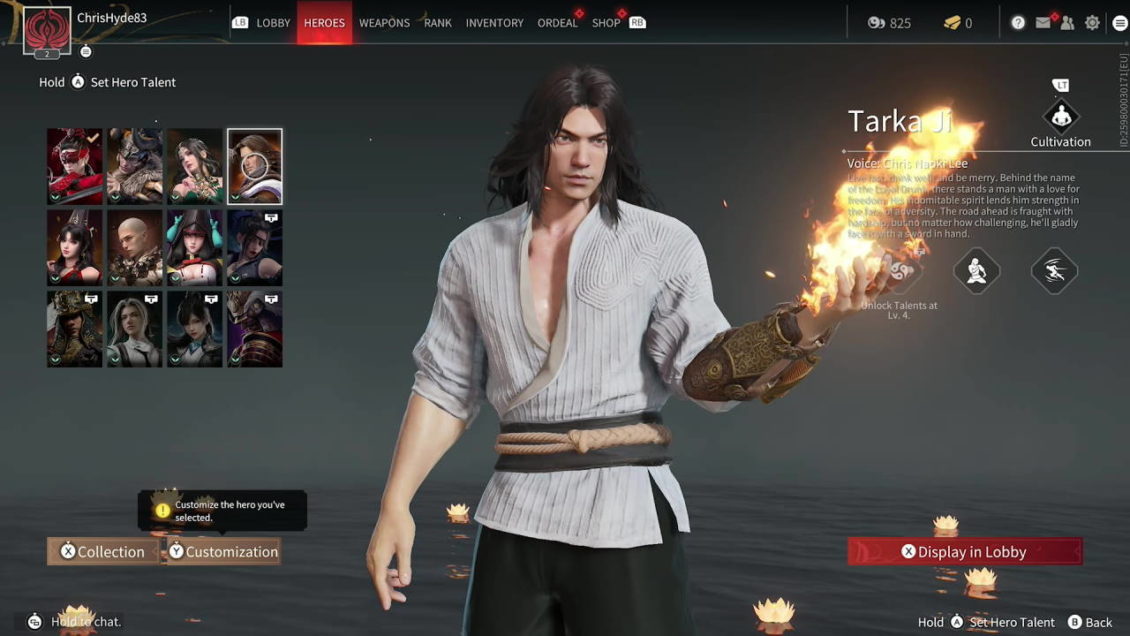Open the three-line main menu icon

tap(1119, 23)
